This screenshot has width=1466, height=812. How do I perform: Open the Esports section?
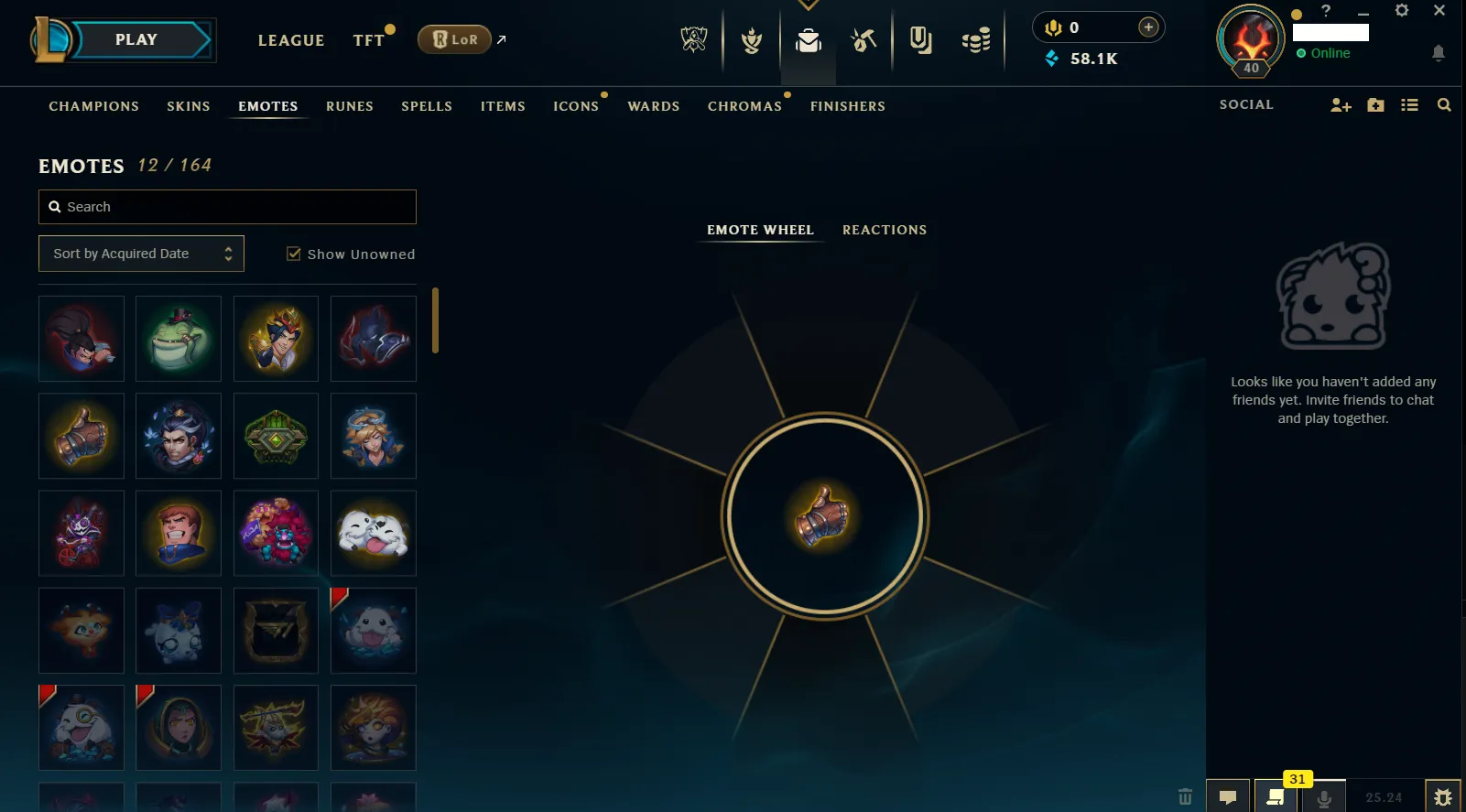click(x=694, y=39)
